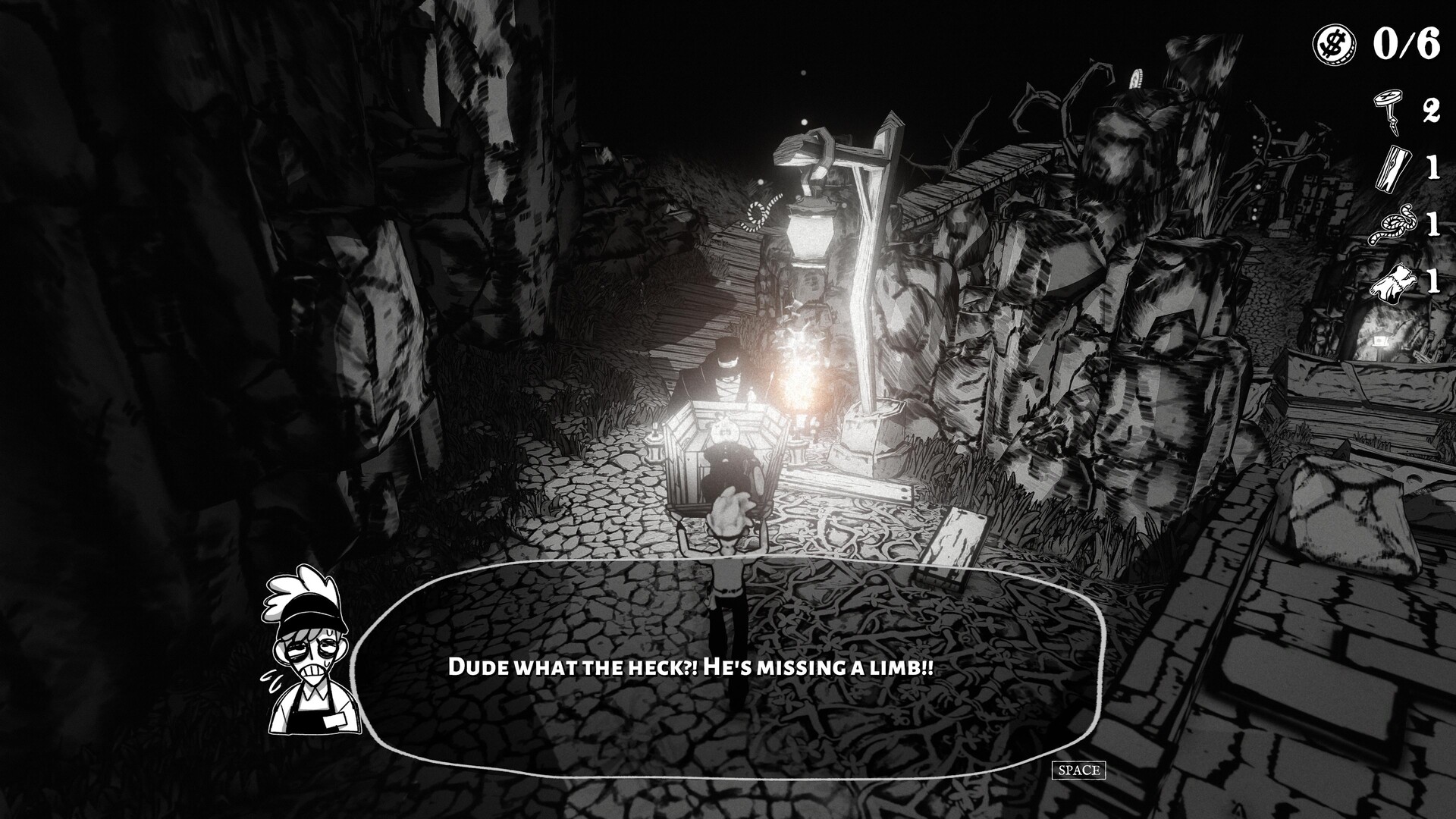Select the coiled rope resource icon
The width and height of the screenshot is (1456, 819).
[x=1390, y=225]
